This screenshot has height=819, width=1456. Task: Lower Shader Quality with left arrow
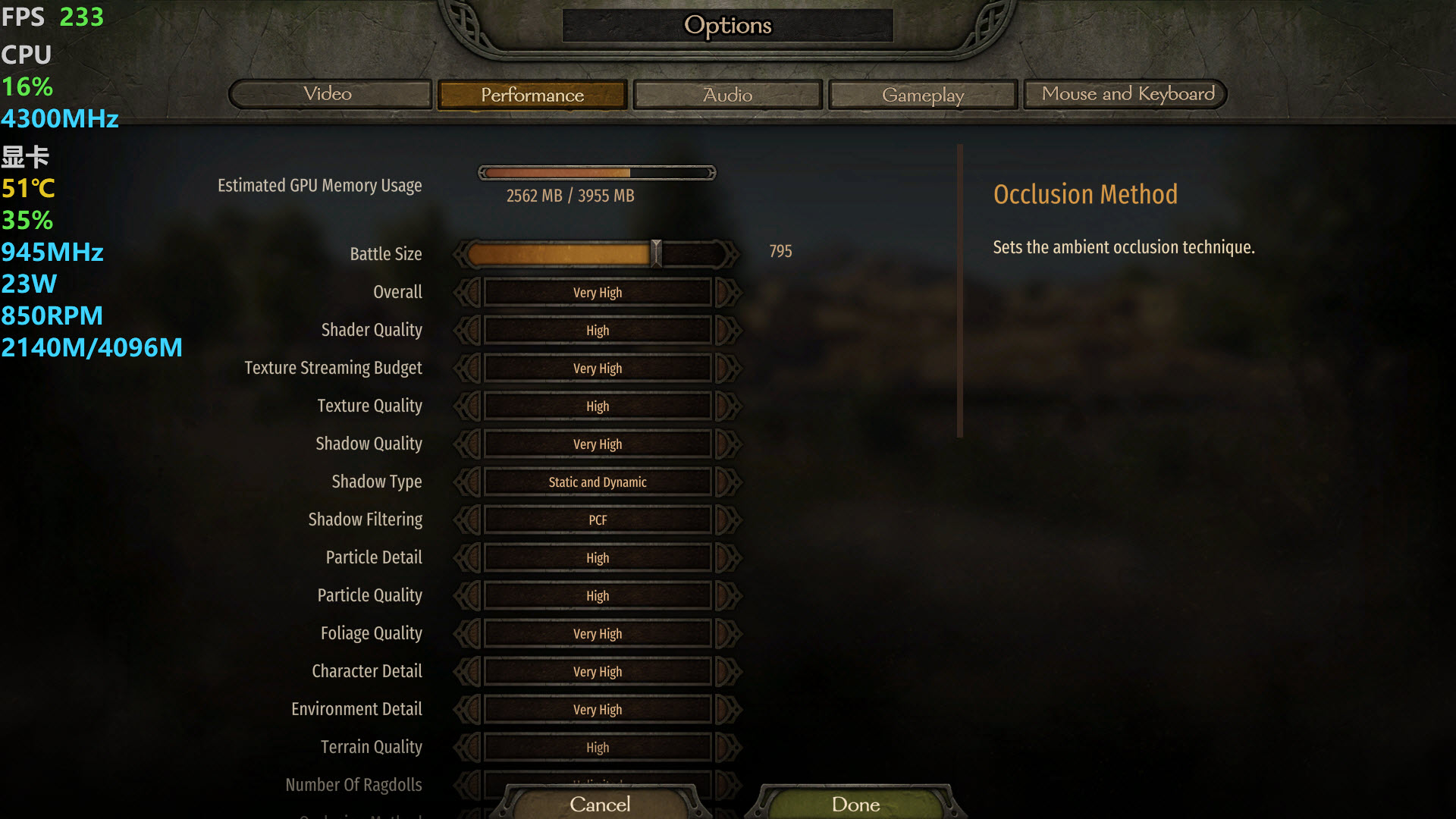point(469,330)
